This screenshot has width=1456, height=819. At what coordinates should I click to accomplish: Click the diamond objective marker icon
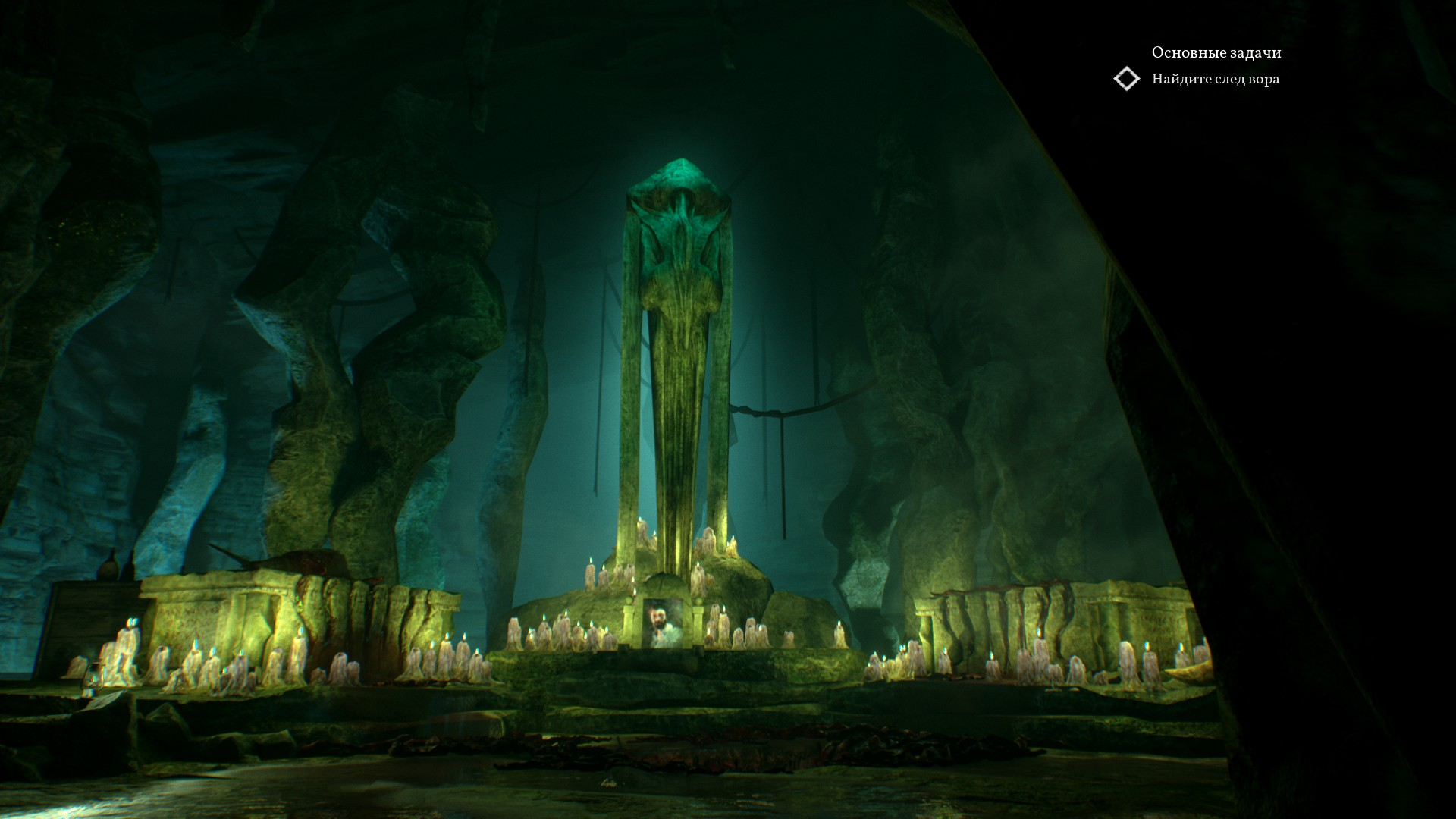click(1127, 79)
